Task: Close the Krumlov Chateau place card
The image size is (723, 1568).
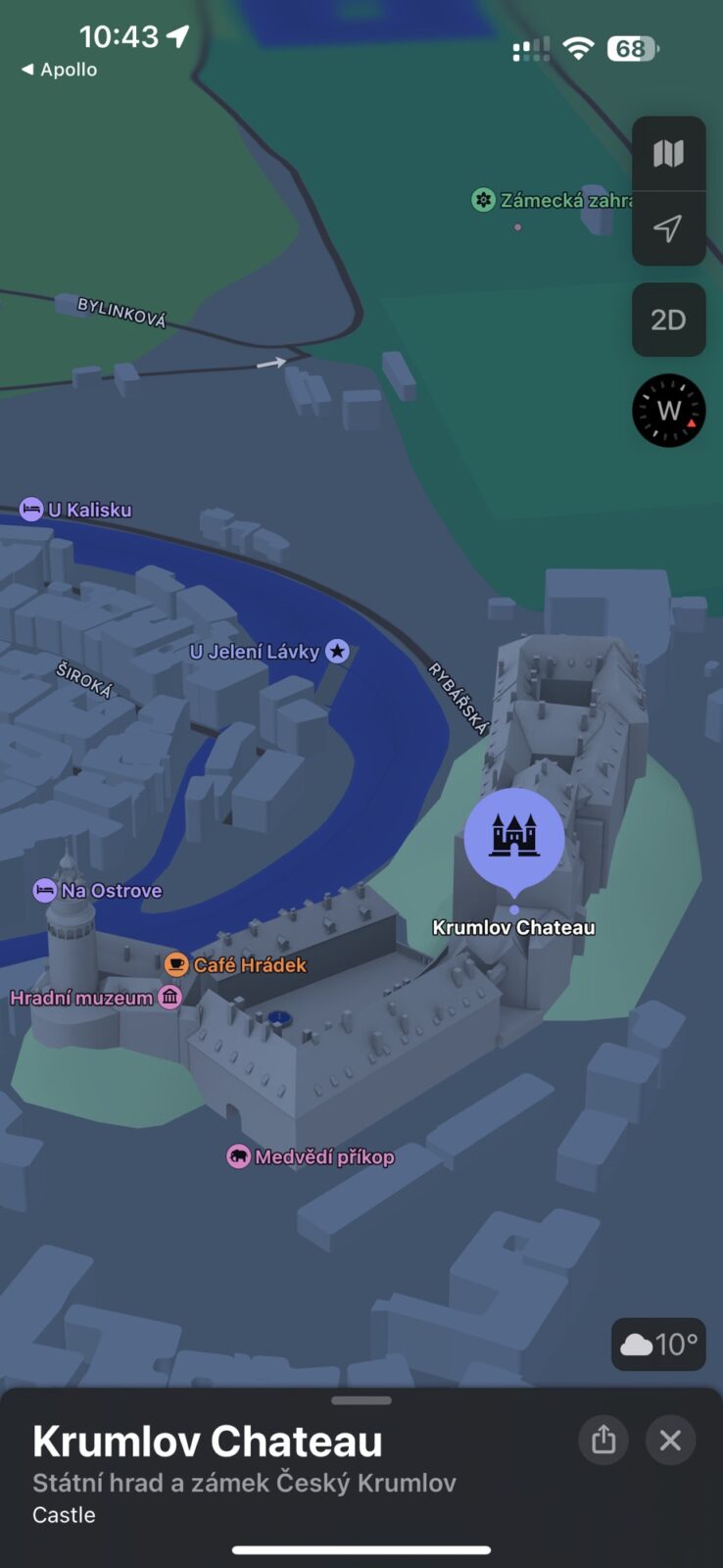Action: tap(670, 1440)
